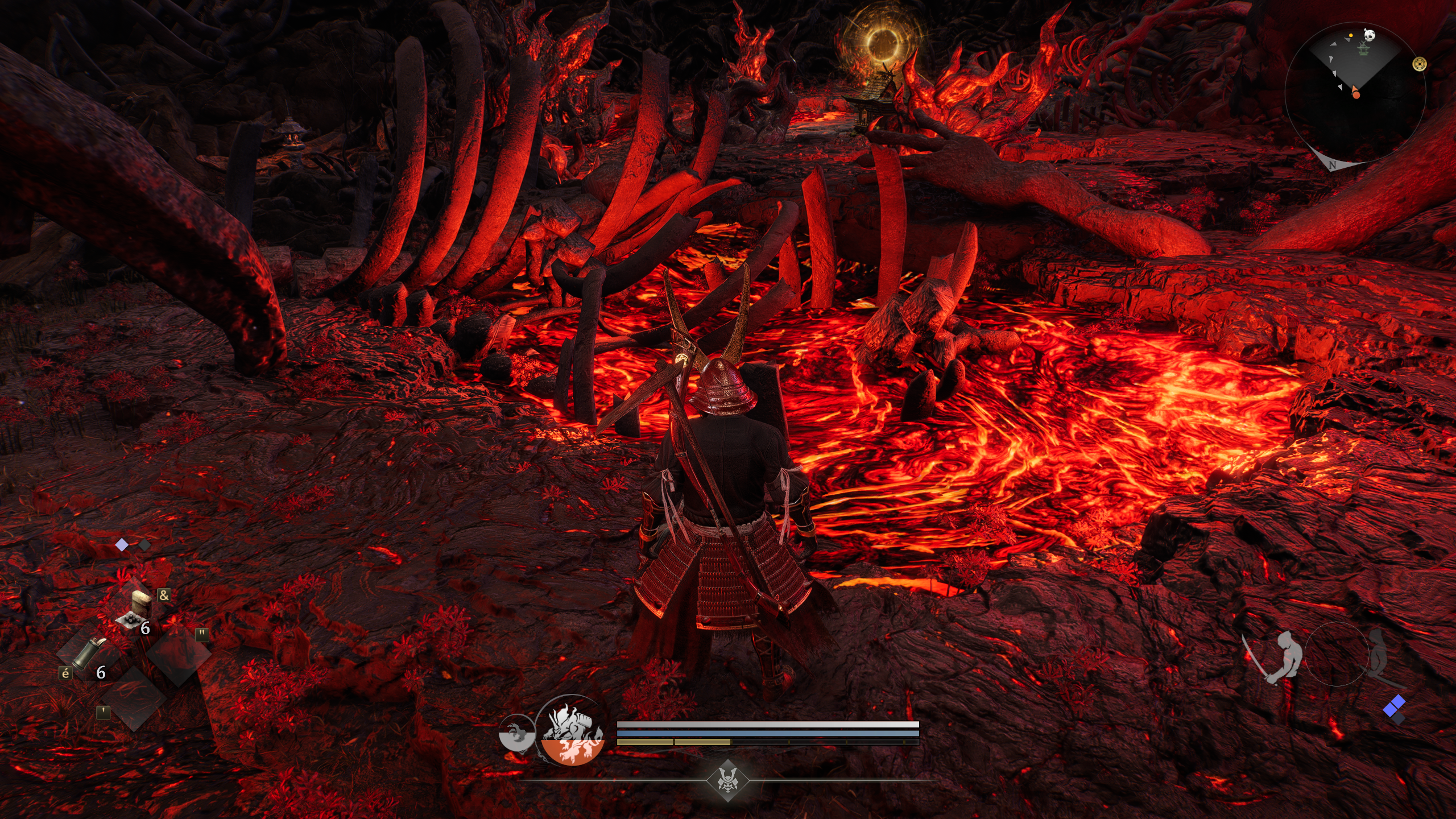Screen dimensions: 1456x819
Task: Use the grey canister shortcut item
Action: (x=89, y=652)
